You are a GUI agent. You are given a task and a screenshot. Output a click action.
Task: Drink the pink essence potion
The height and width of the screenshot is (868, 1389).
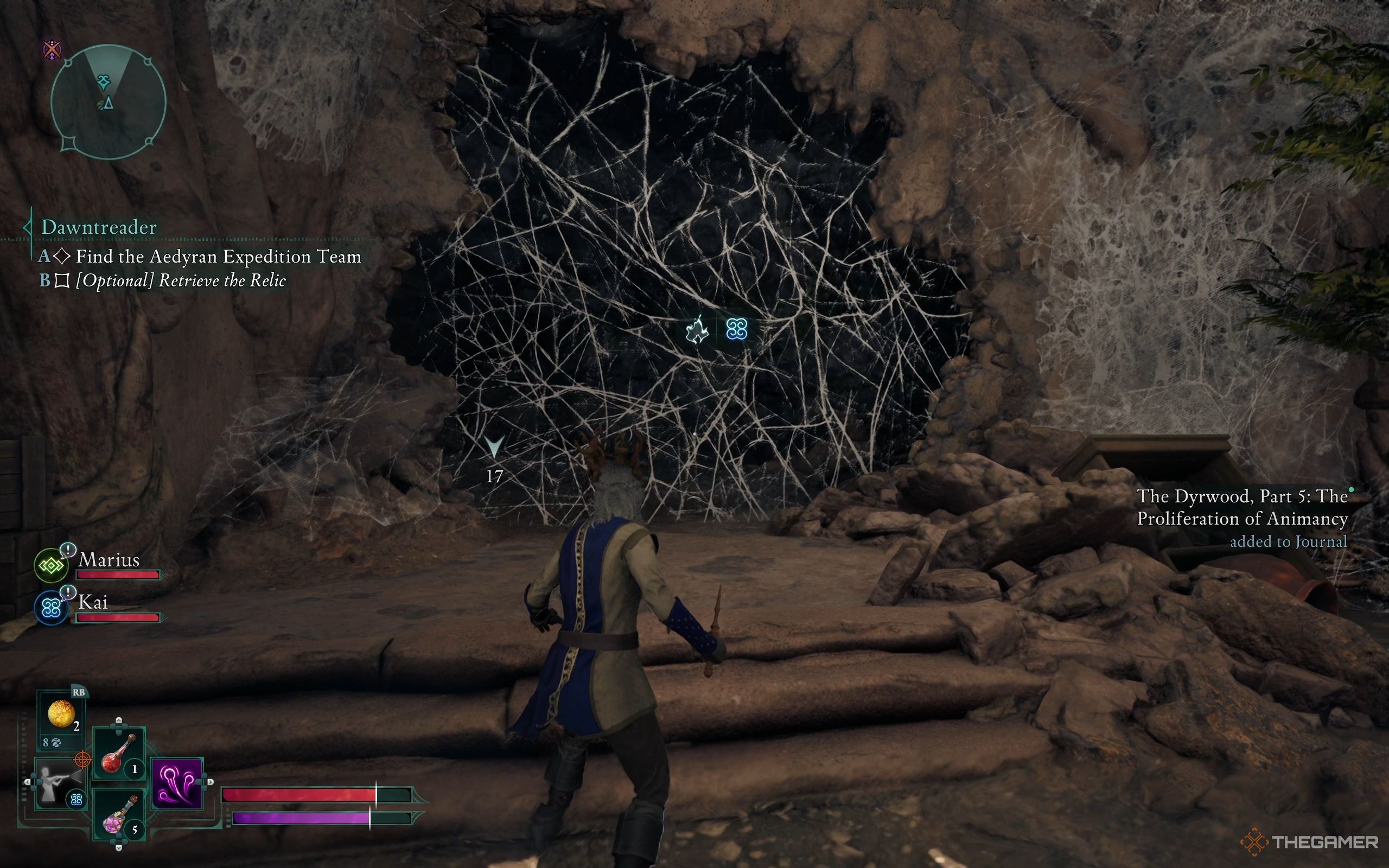coord(118,818)
